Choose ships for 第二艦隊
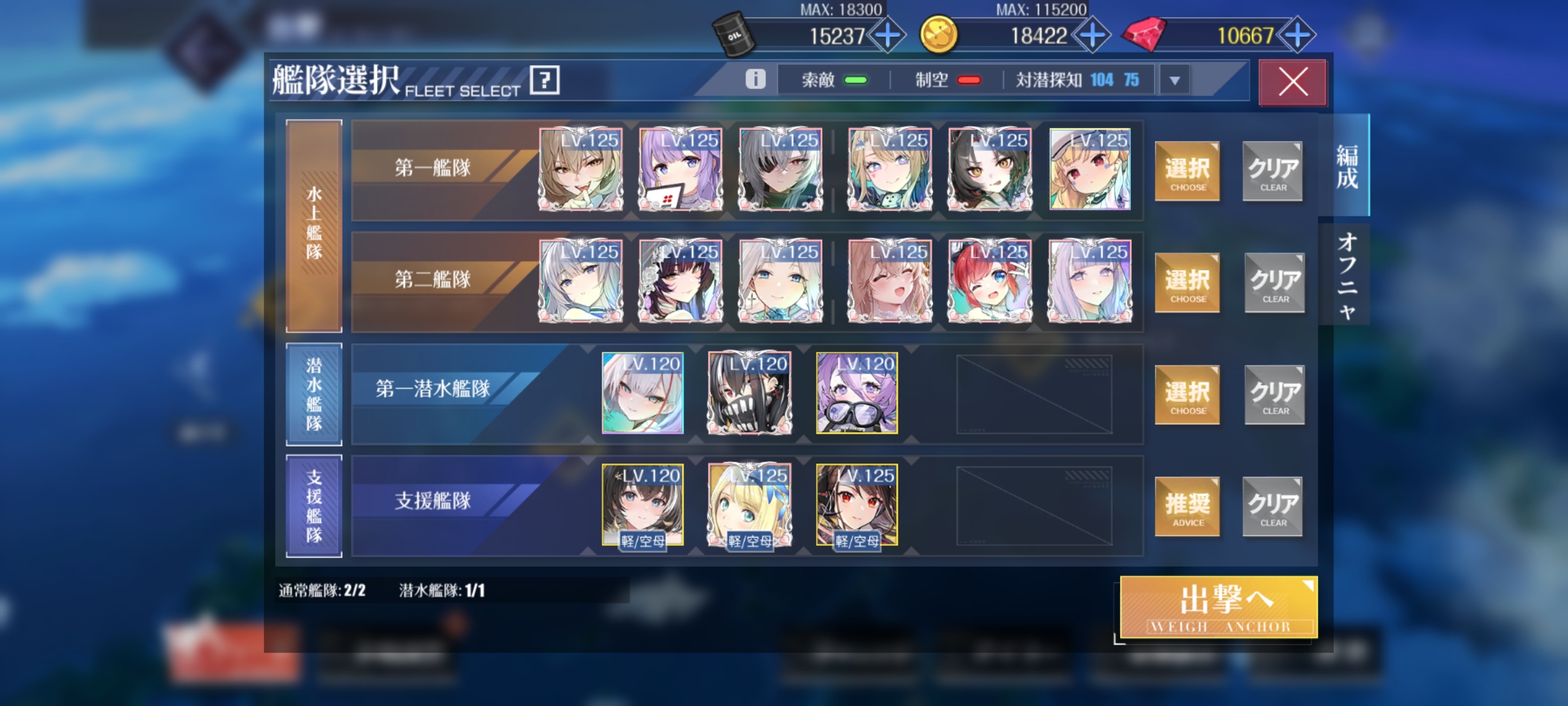Viewport: 1568px width, 706px height. (1187, 283)
